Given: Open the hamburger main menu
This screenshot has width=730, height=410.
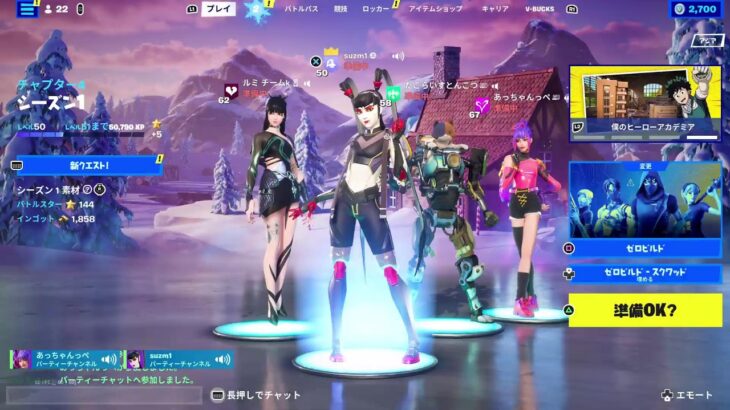Looking at the screenshot, I should pyautogui.click(x=27, y=9).
